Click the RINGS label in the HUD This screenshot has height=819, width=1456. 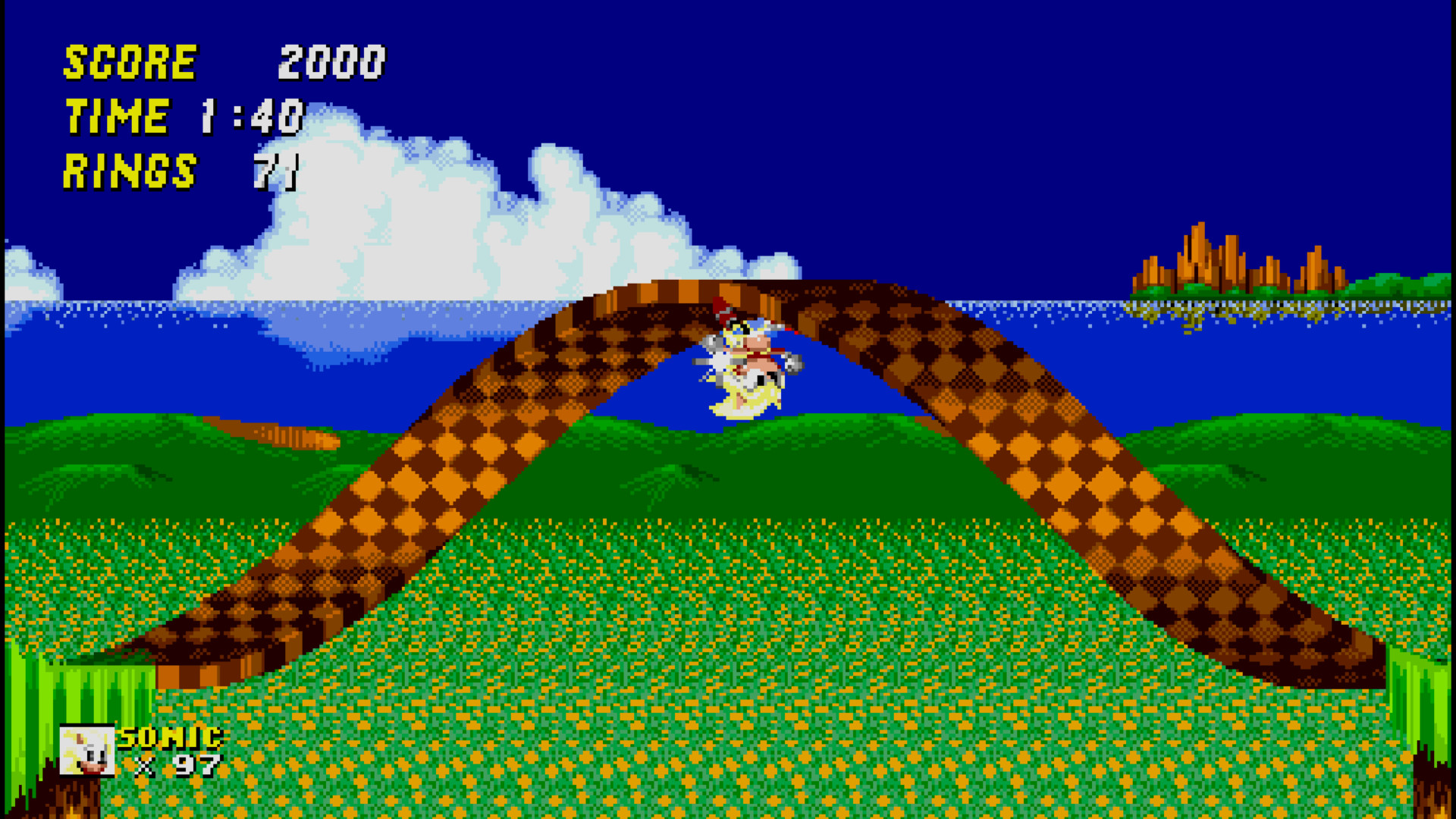tap(129, 173)
